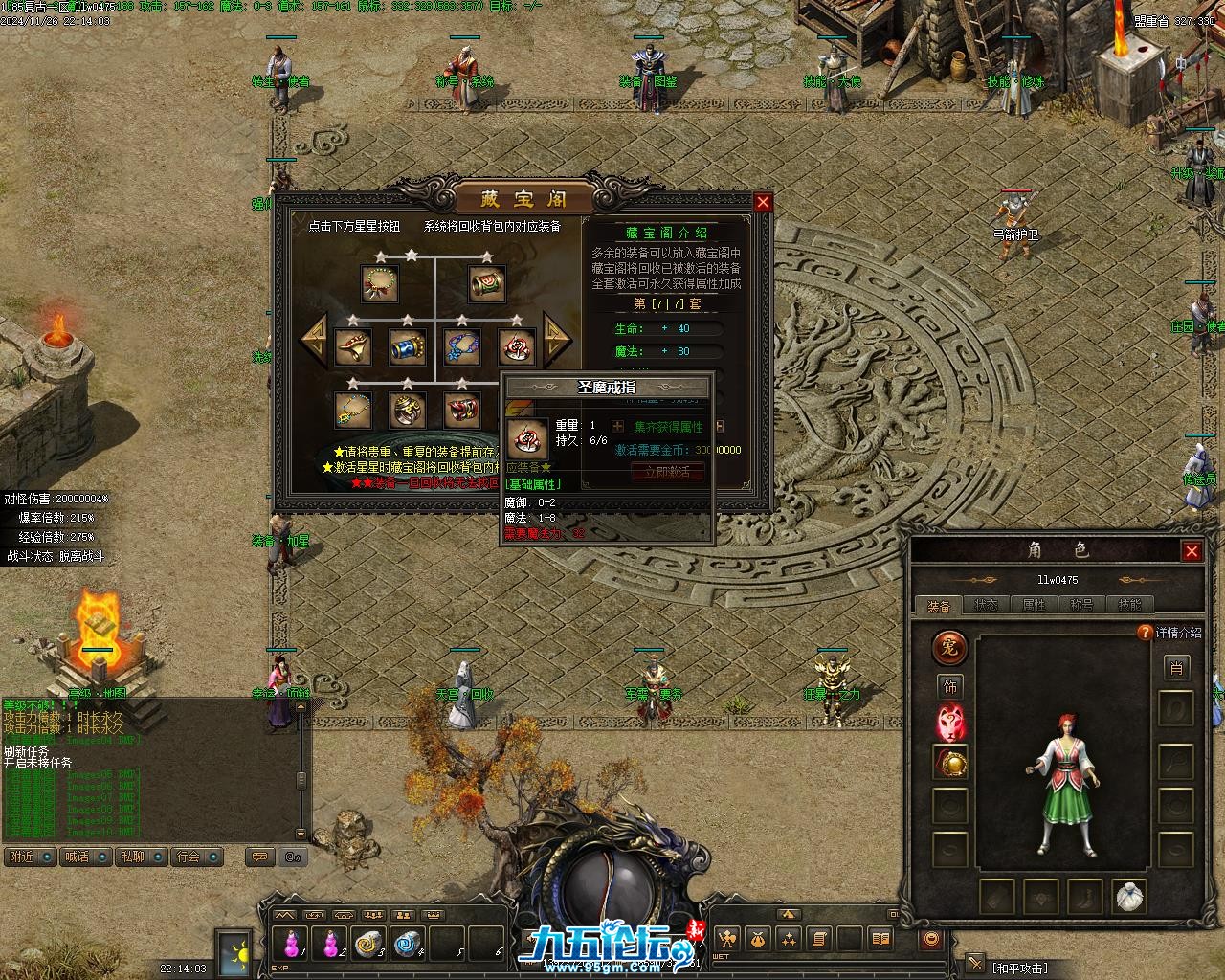Close the 角色 character panel

(x=1192, y=550)
